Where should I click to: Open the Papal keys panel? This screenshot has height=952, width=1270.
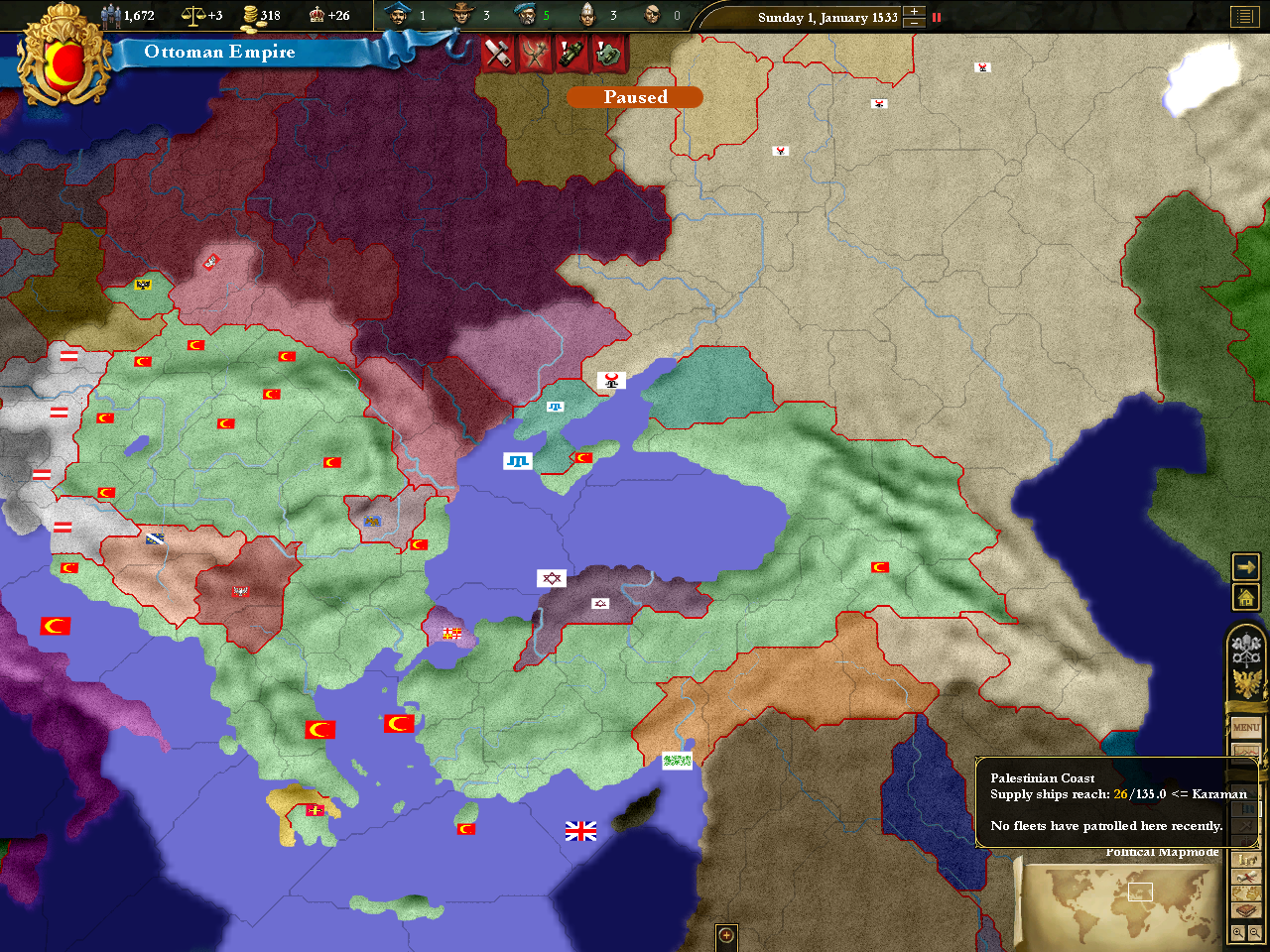tap(1246, 650)
